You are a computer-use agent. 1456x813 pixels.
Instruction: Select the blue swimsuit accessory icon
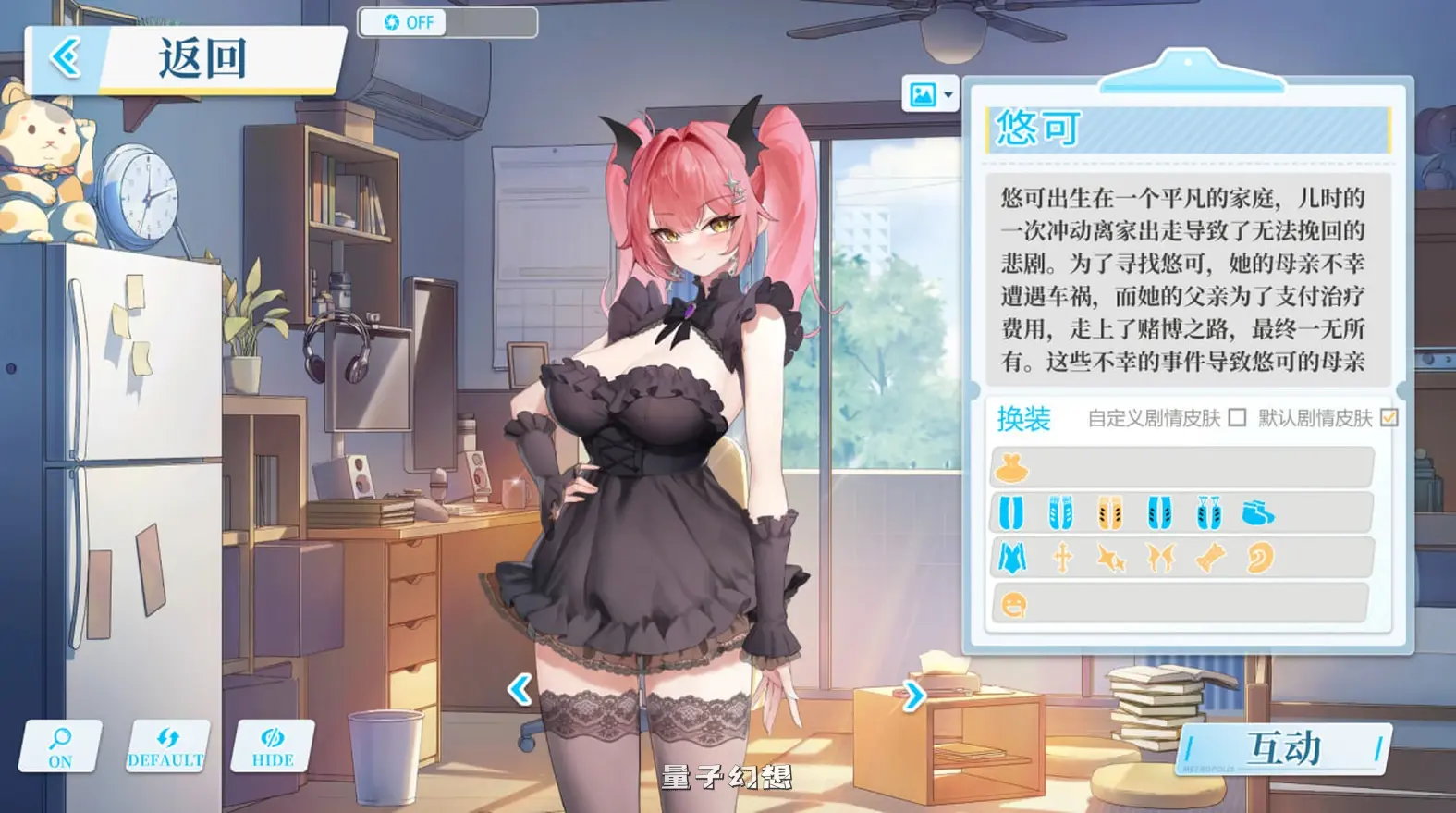pos(1011,558)
